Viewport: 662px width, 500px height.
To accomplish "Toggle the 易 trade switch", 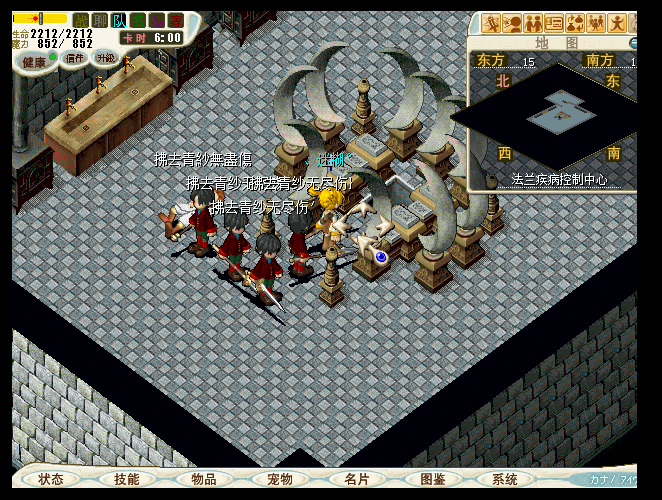I will (x=157, y=20).
